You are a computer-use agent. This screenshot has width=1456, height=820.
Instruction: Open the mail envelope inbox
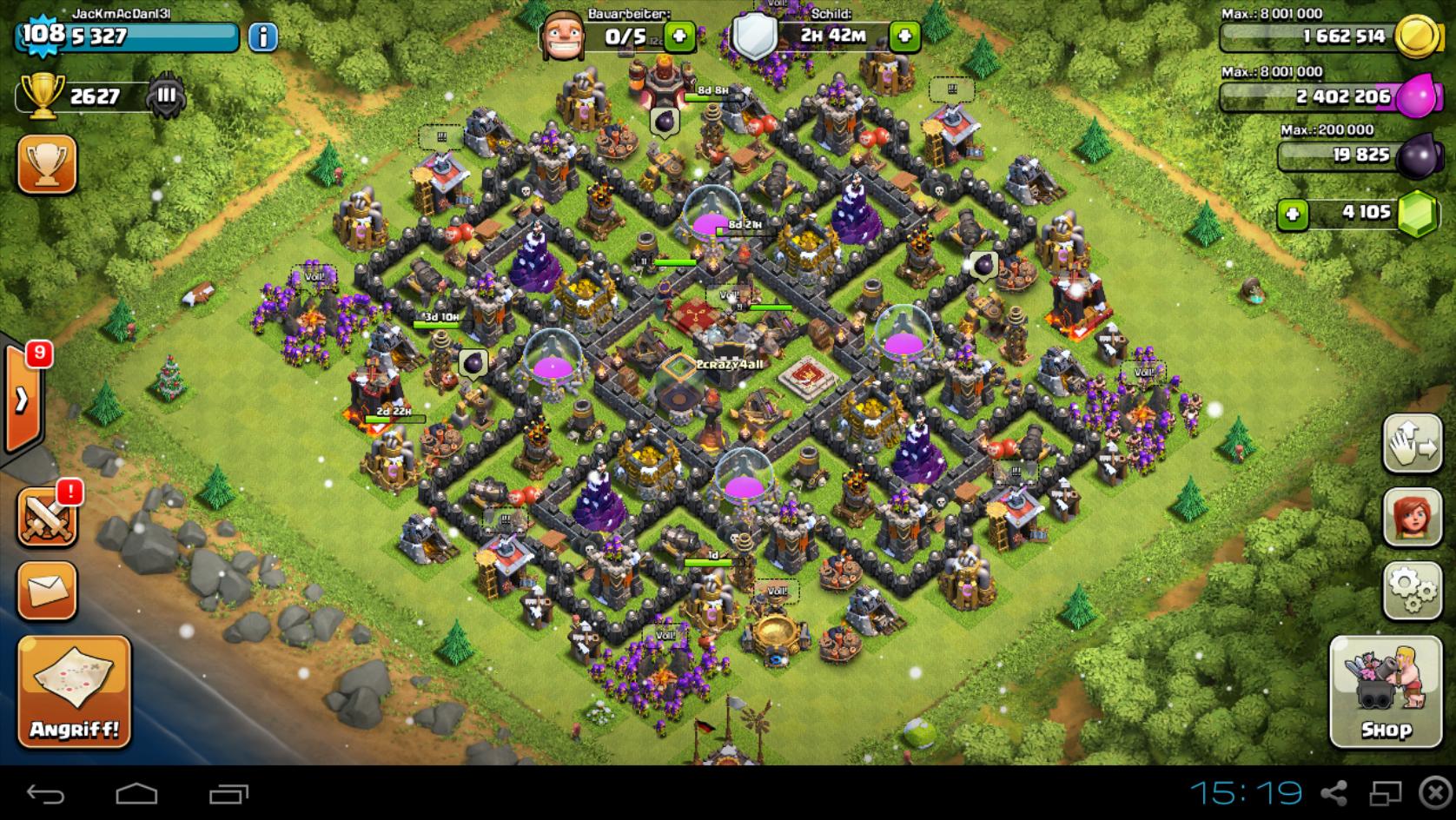(47, 591)
